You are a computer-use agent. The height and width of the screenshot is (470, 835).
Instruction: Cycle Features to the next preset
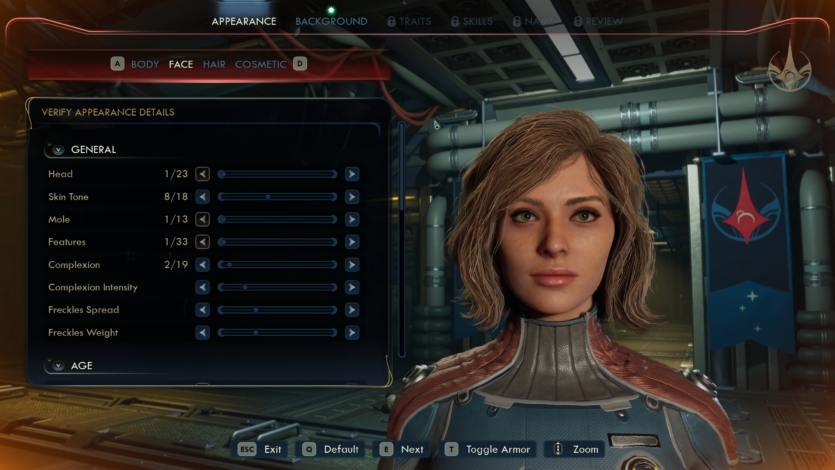coord(352,242)
